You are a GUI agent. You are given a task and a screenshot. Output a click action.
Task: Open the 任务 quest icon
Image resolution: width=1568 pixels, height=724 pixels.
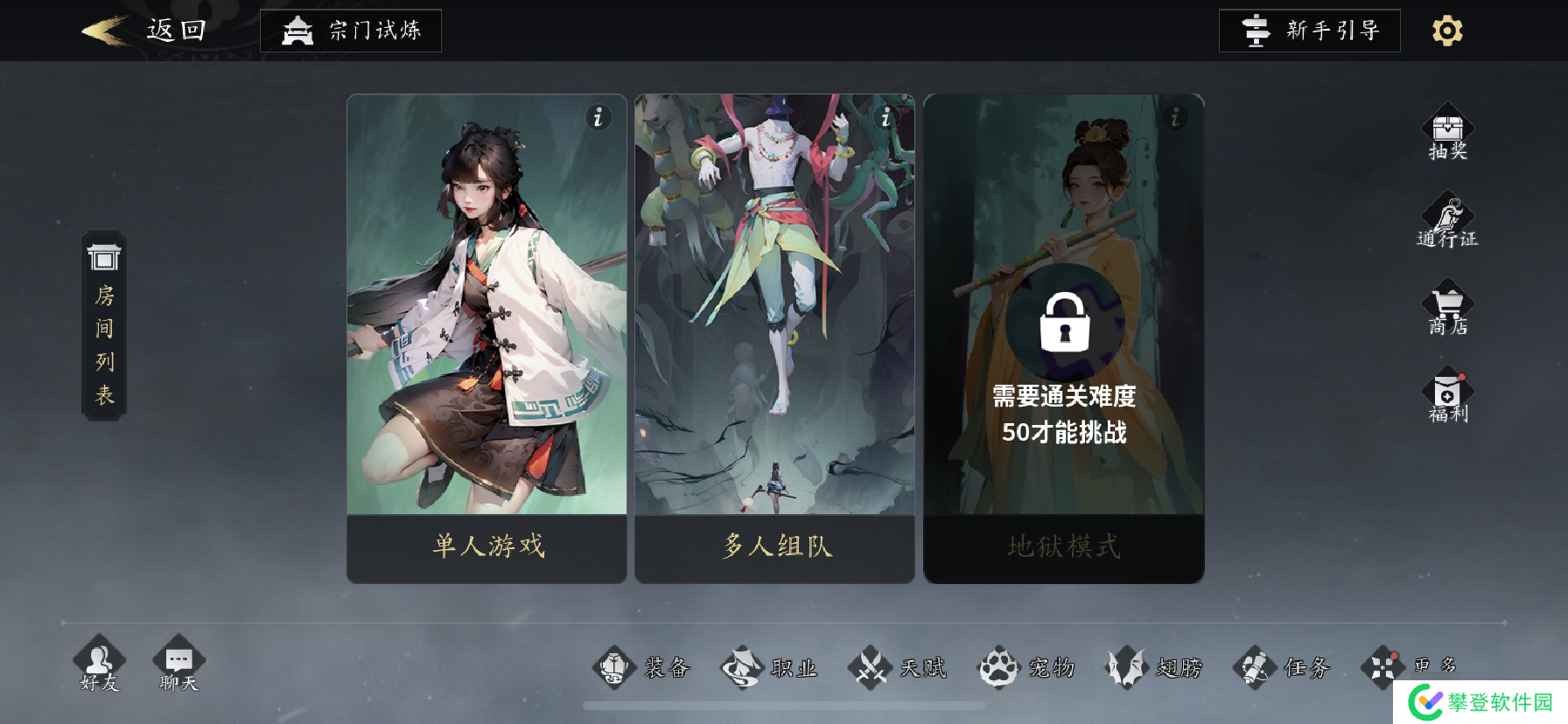click(1252, 667)
